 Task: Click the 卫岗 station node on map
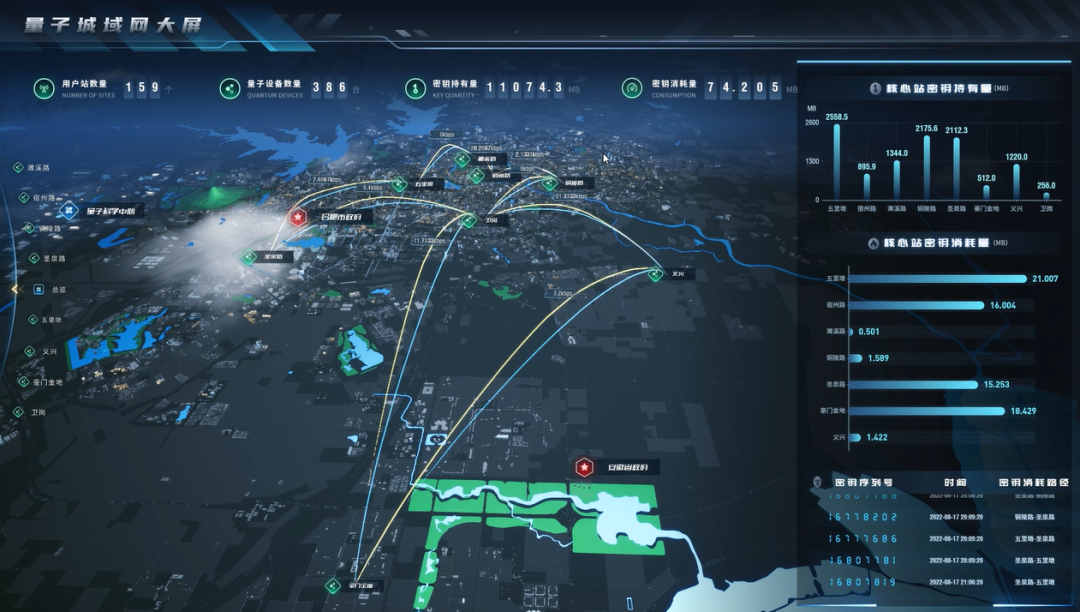tap(468, 221)
